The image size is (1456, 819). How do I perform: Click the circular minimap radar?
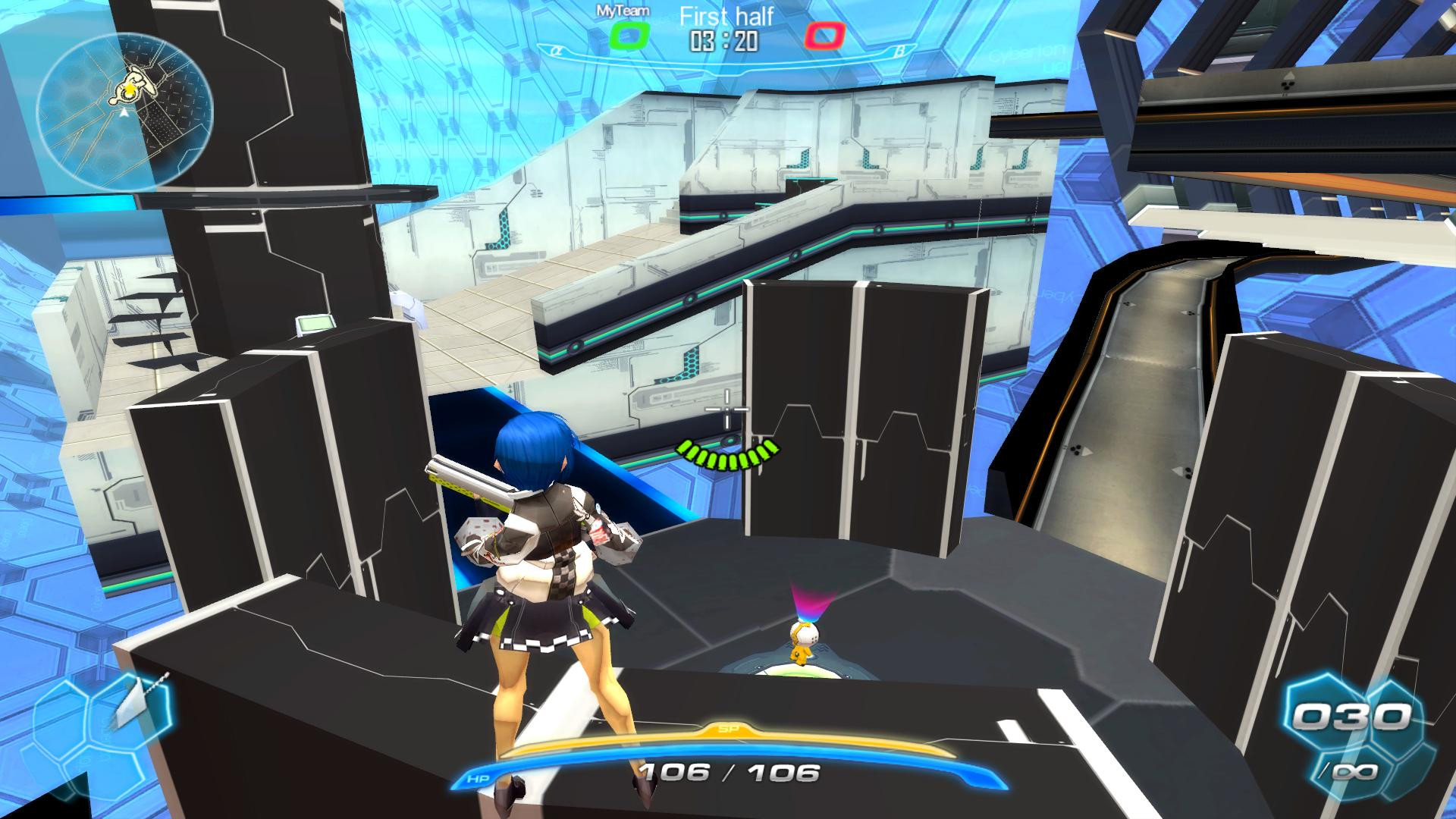click(125, 112)
